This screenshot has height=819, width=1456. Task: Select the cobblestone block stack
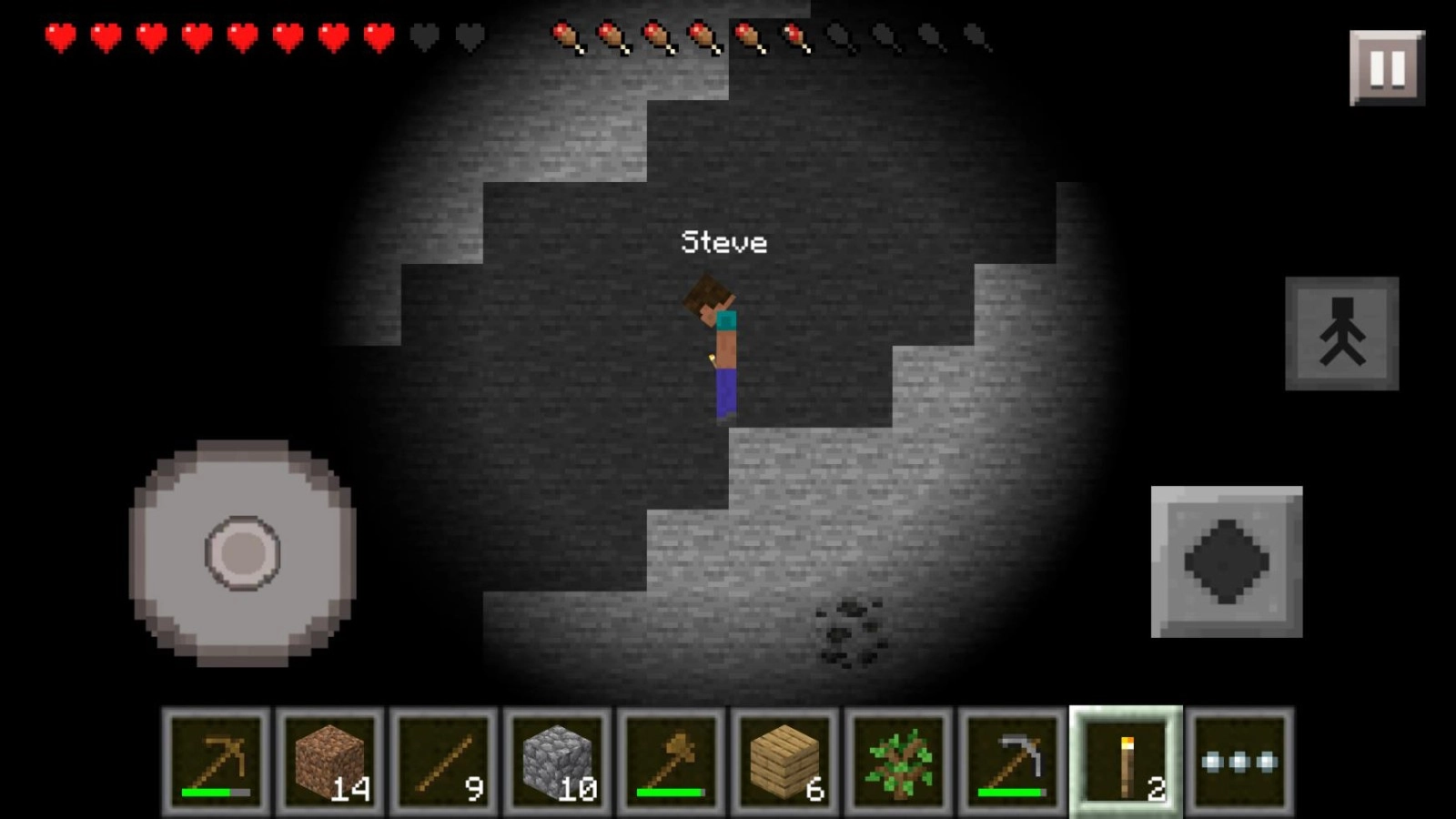tap(558, 762)
